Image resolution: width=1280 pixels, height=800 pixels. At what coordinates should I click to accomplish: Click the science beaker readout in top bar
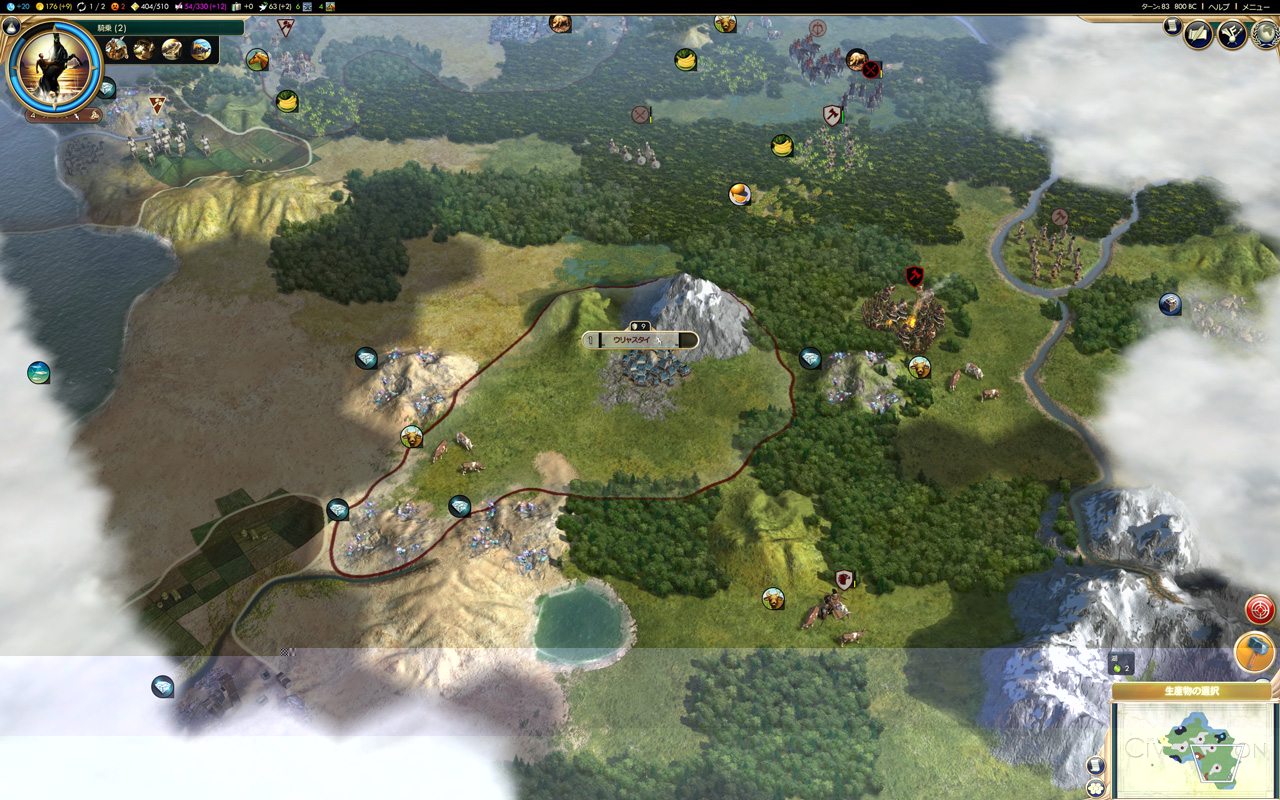tap(20, 6)
